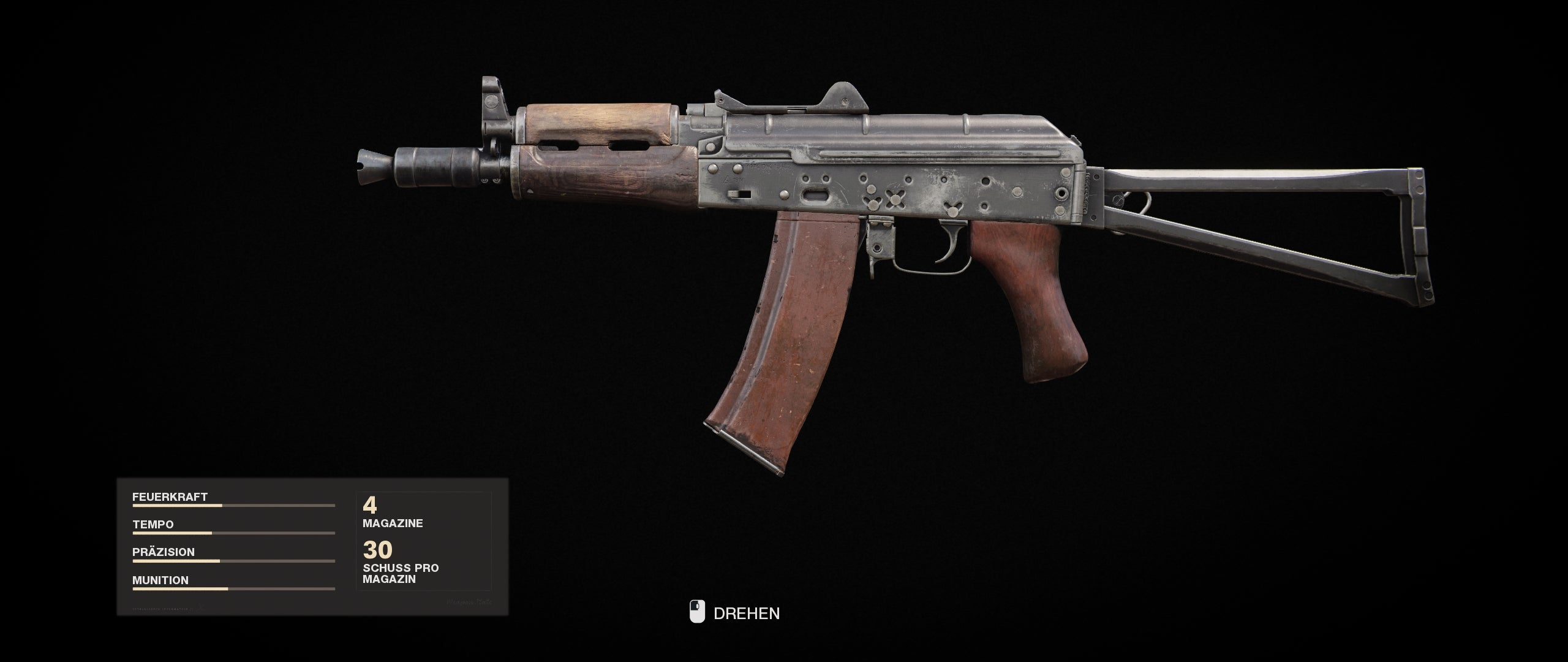Click the TEMPO progress bar
Viewport: 1568px width, 662px height.
[233, 534]
